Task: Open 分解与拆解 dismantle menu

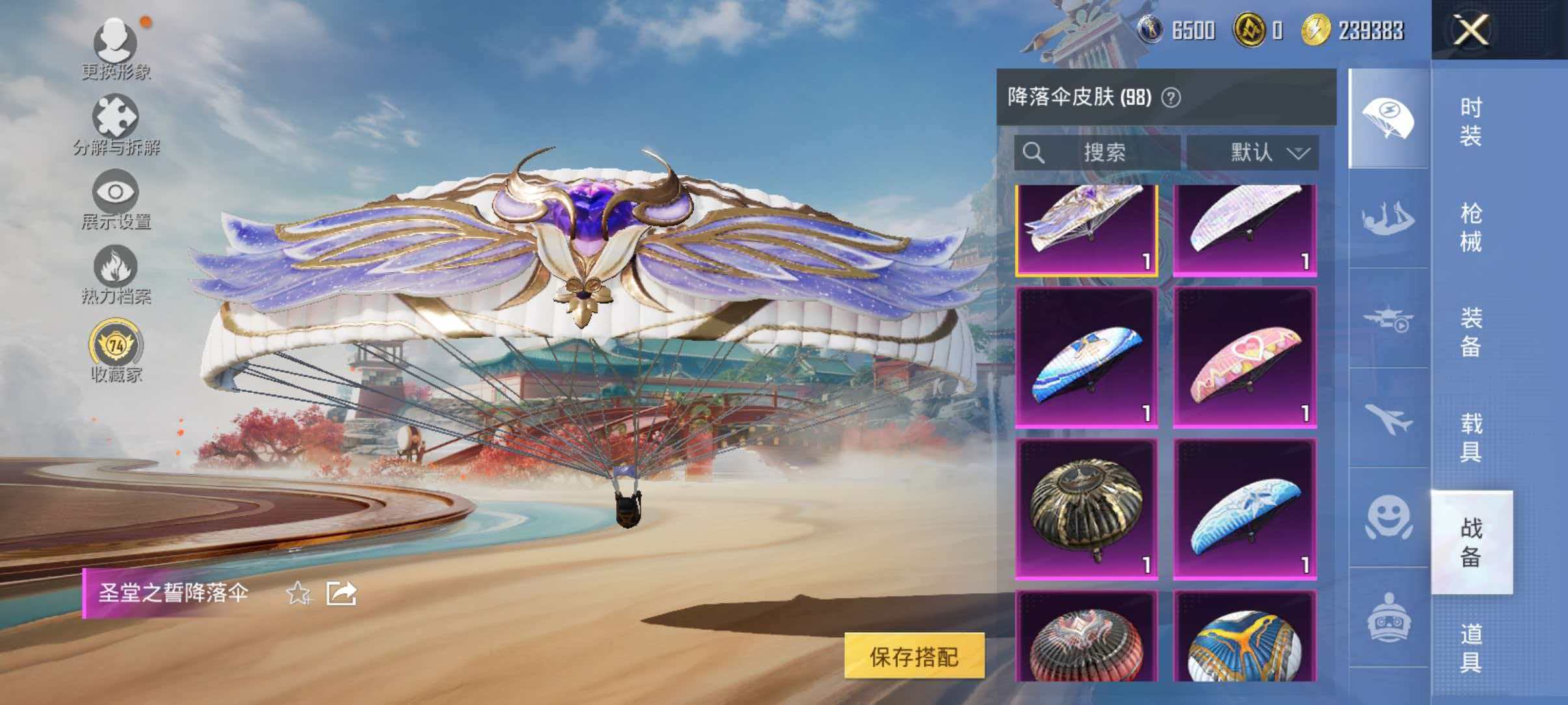Action: click(x=117, y=120)
